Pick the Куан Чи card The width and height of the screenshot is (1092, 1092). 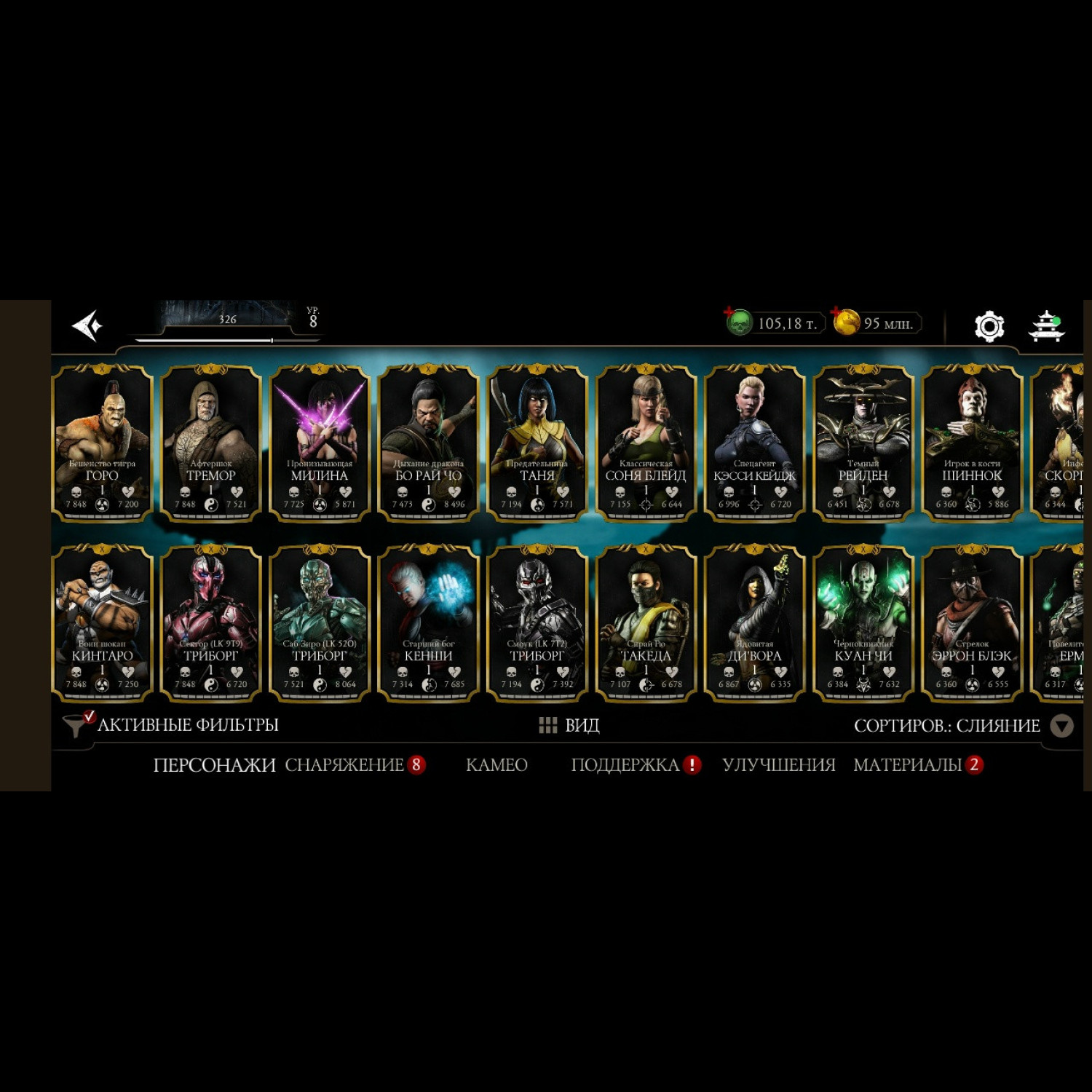pos(863,622)
